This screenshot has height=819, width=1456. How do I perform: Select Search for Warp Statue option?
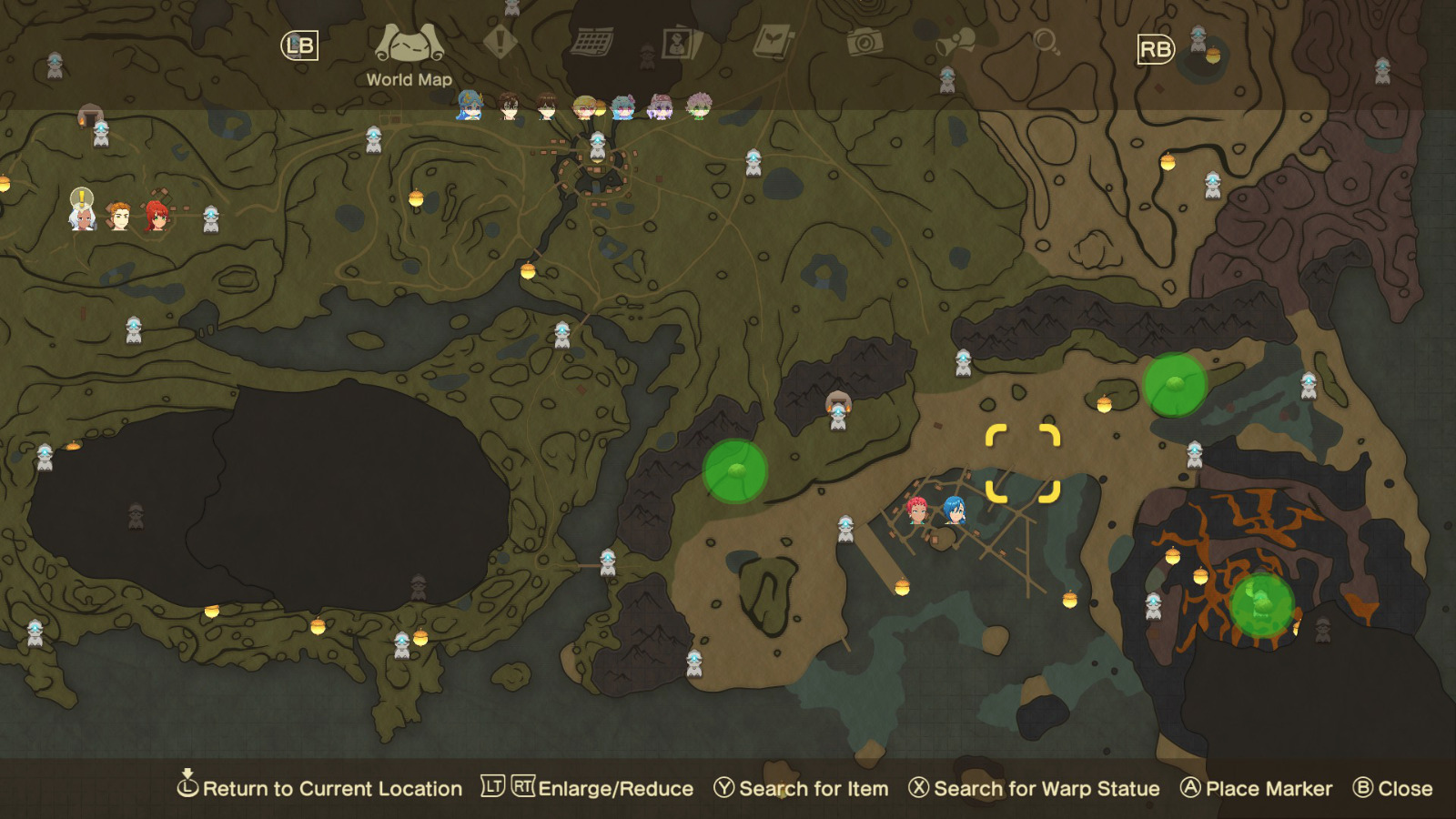(x=1033, y=788)
